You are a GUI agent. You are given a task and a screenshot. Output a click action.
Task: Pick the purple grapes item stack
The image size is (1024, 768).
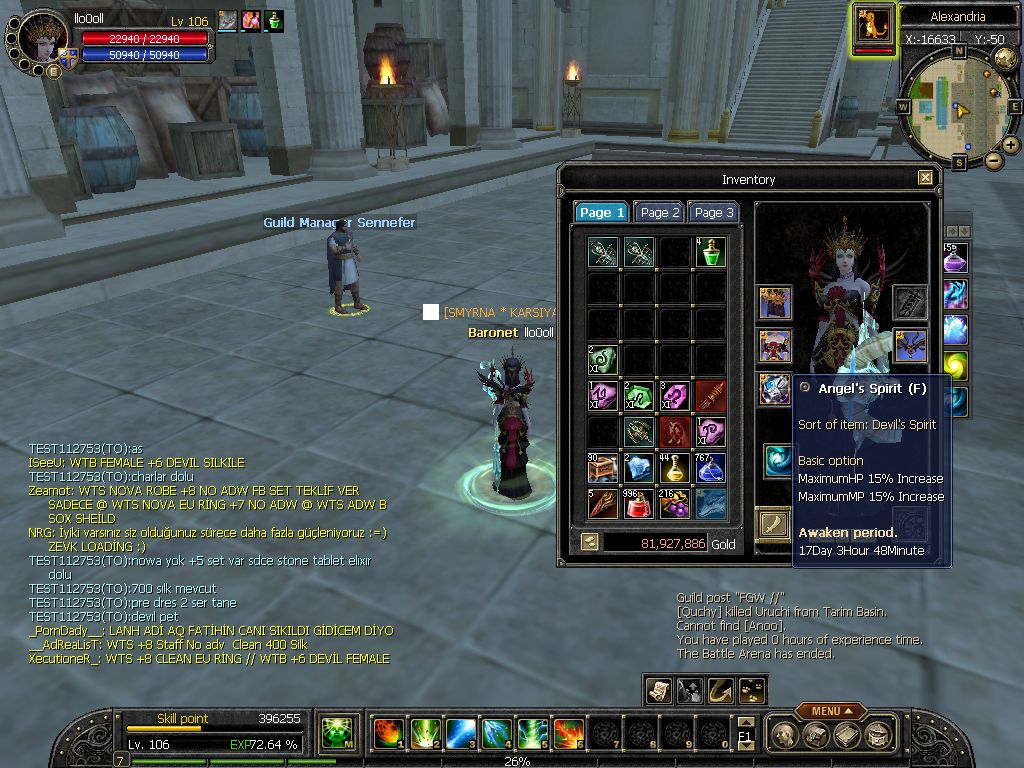[674, 503]
